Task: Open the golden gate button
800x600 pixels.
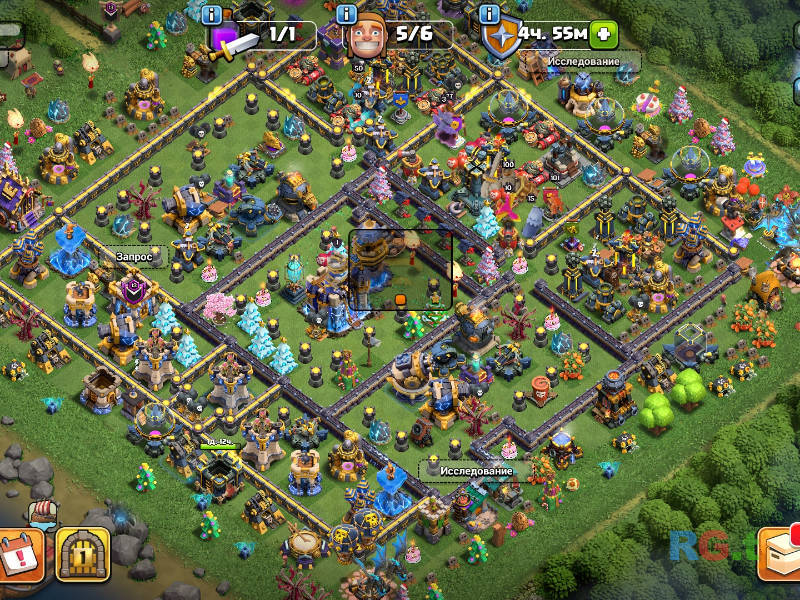Action: pos(83,553)
